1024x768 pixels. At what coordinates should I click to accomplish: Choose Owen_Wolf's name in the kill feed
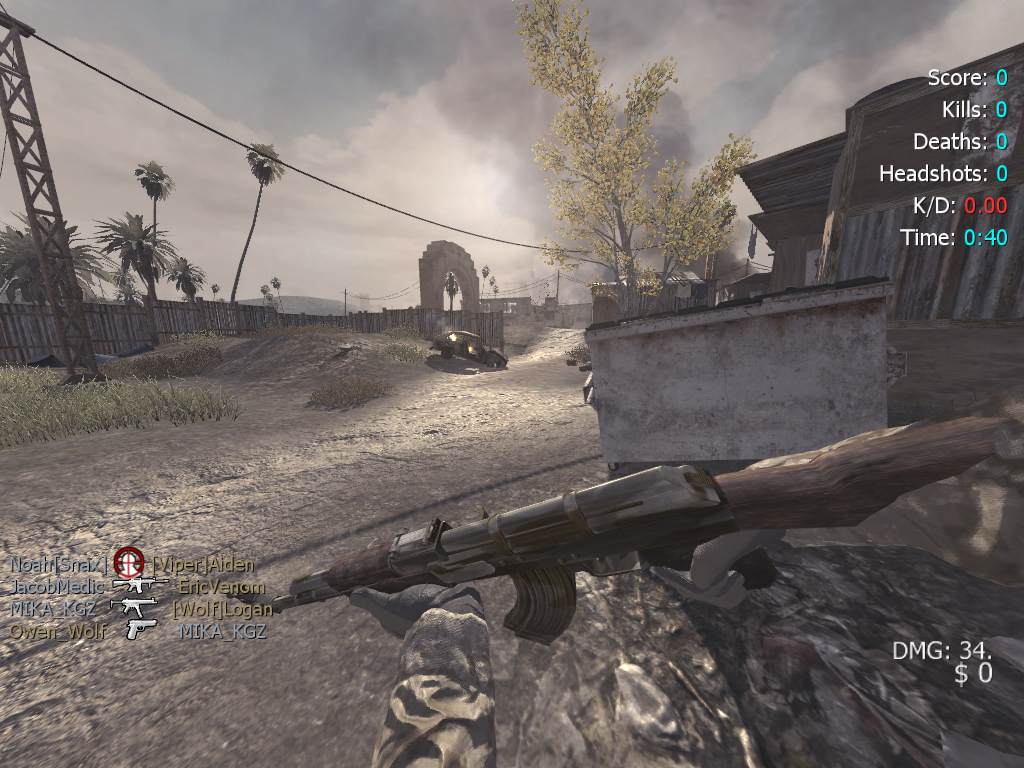[58, 630]
